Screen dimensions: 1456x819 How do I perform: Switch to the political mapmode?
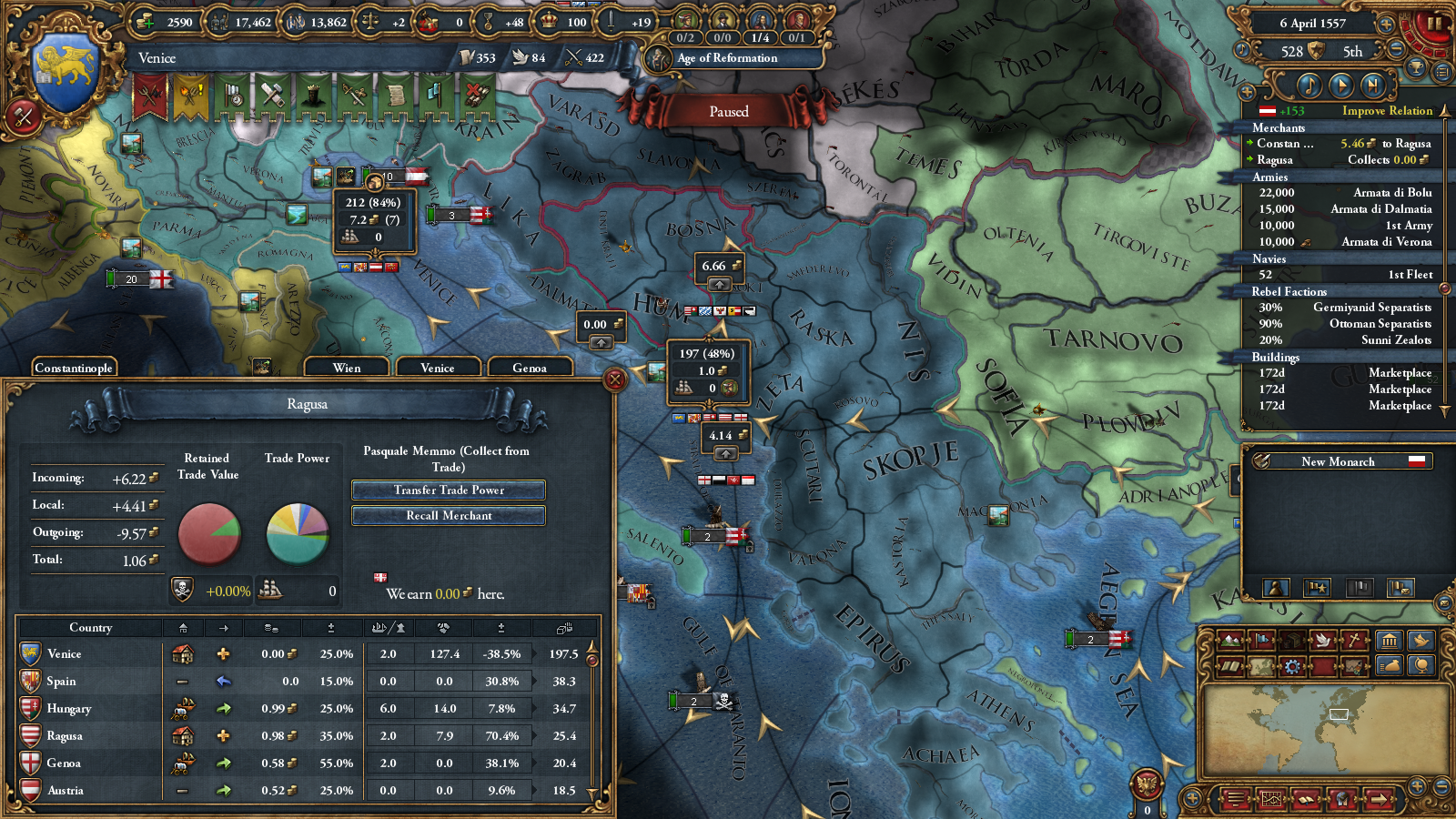coord(1261,642)
